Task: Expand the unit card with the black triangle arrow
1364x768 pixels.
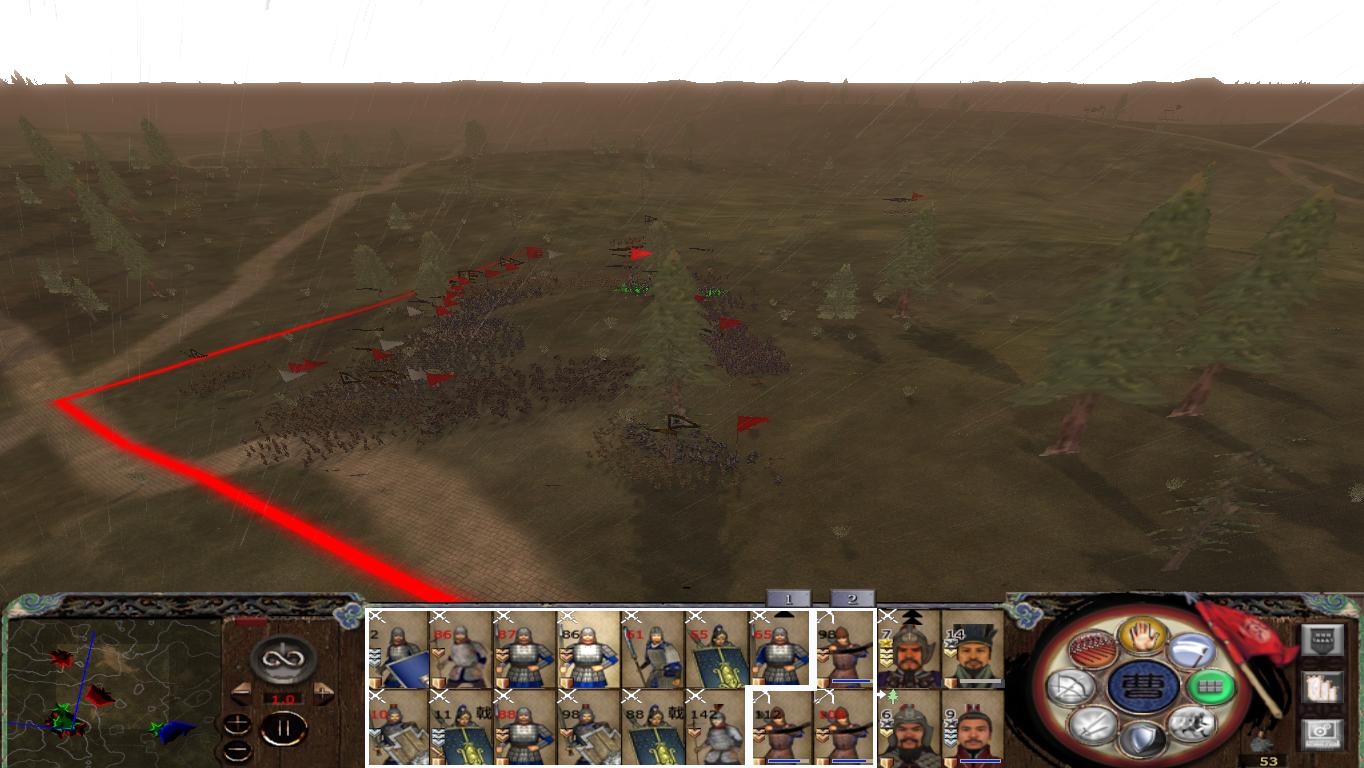Action: click(784, 614)
